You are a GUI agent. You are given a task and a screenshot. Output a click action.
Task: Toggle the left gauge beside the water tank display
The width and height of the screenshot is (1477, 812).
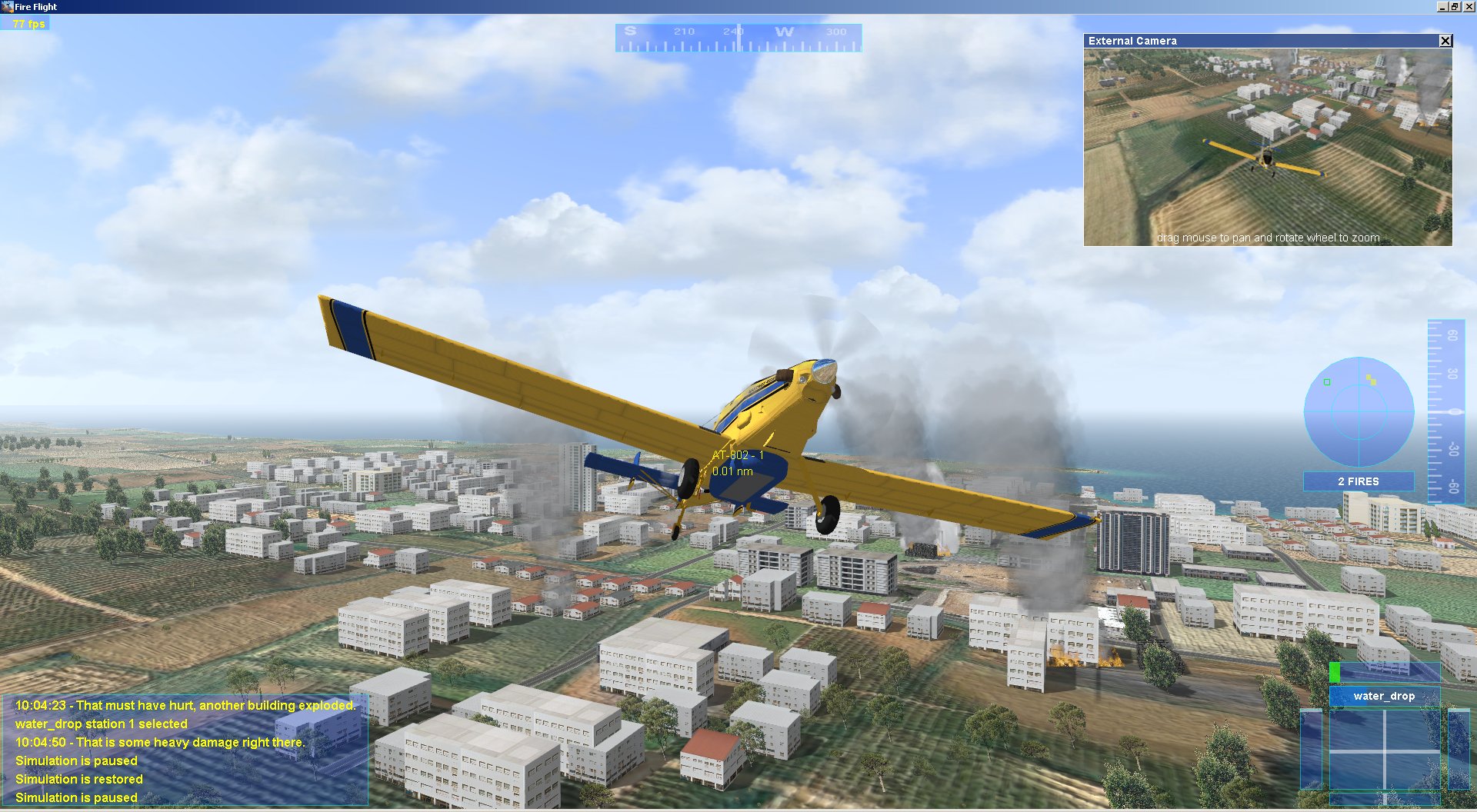(1311, 749)
